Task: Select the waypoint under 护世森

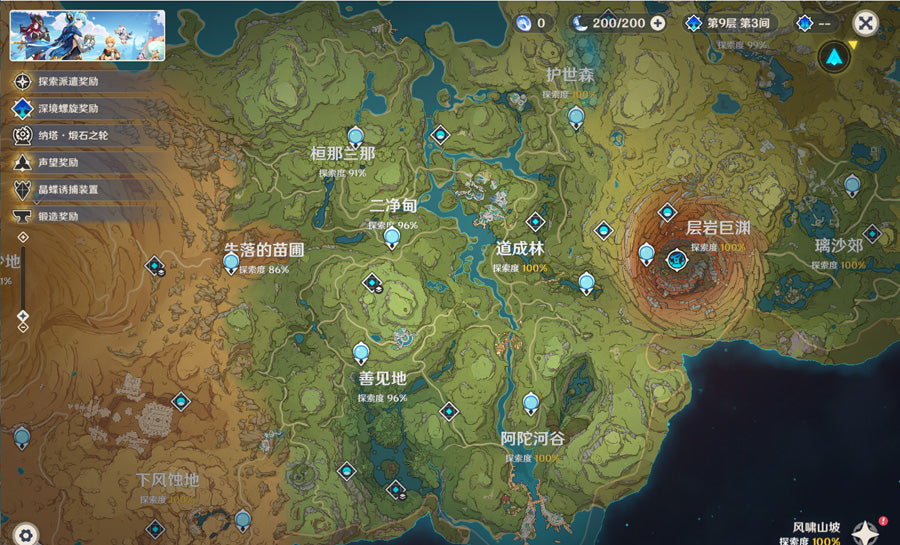Action: point(576,117)
